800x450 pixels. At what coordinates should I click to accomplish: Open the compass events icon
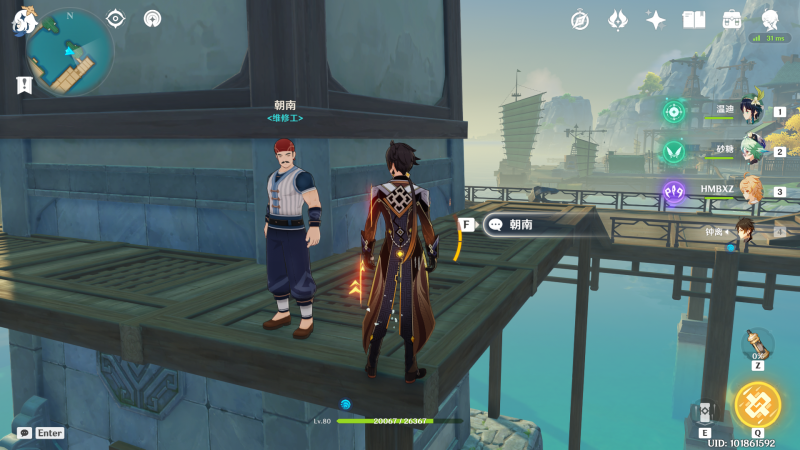click(580, 20)
